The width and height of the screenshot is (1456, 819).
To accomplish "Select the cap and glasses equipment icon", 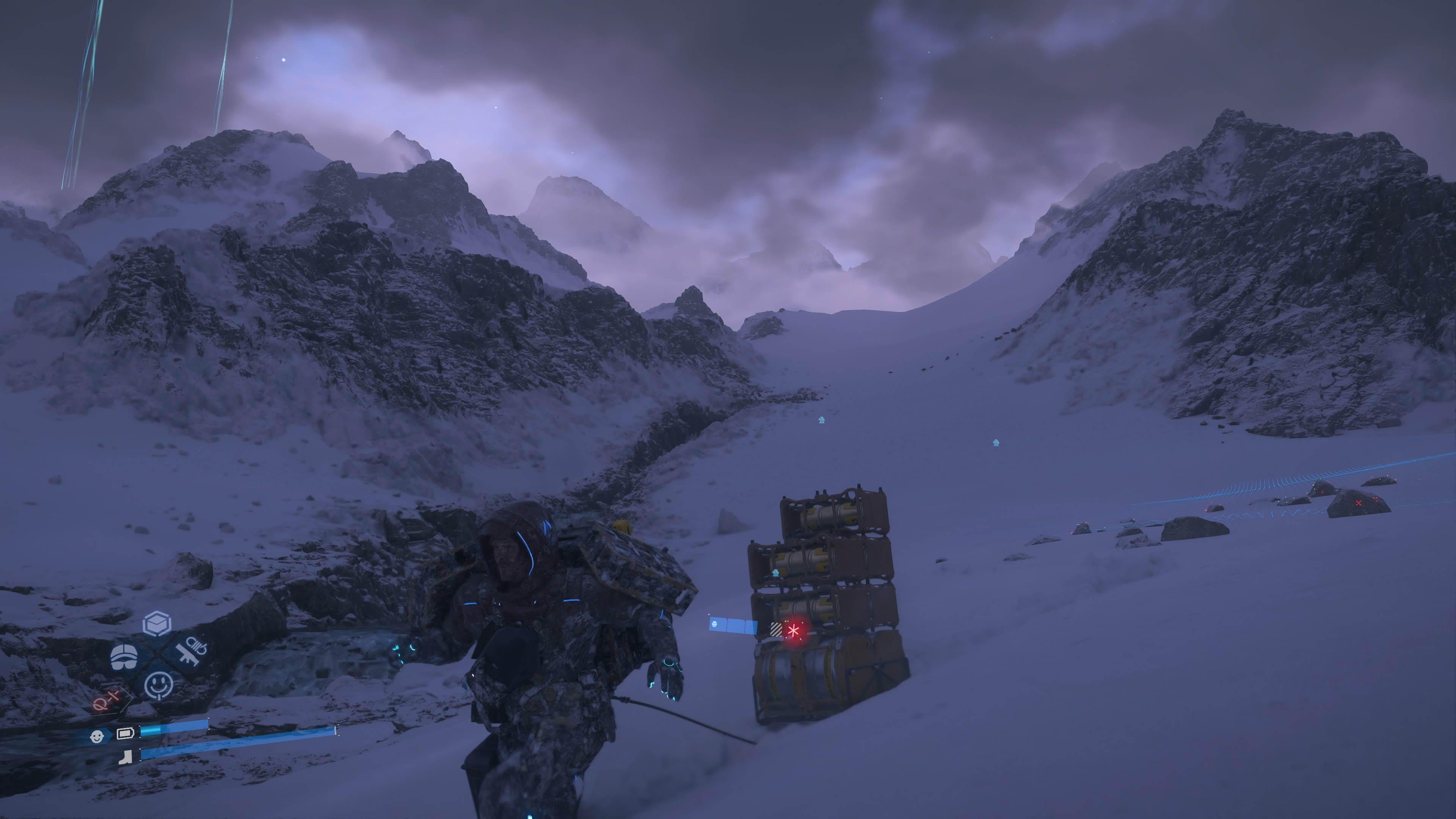I will coord(124,656).
